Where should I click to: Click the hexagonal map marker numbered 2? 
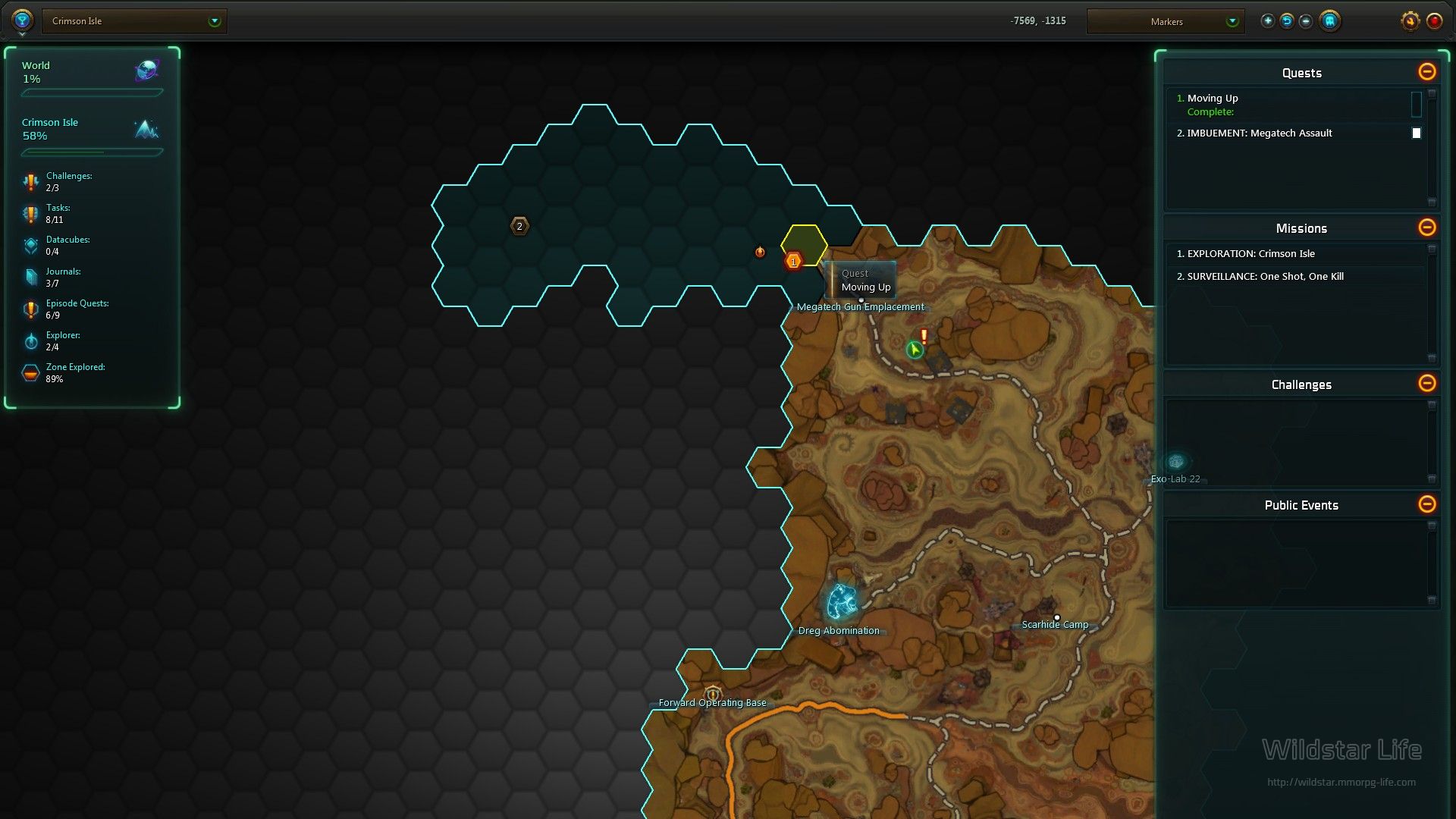click(x=519, y=226)
